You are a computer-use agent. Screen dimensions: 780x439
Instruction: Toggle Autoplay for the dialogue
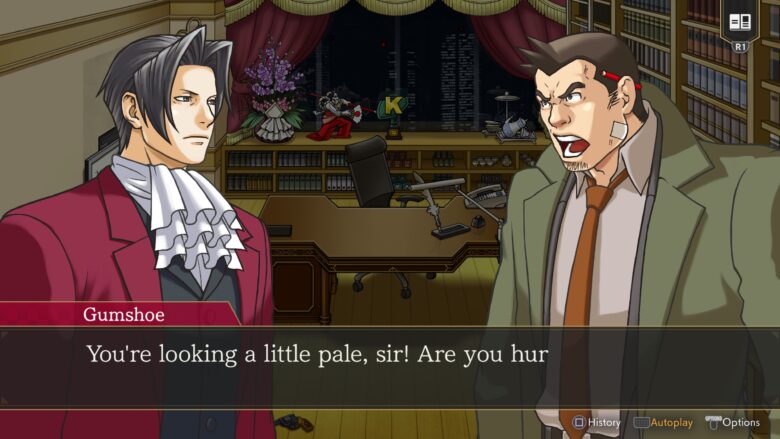[664, 422]
